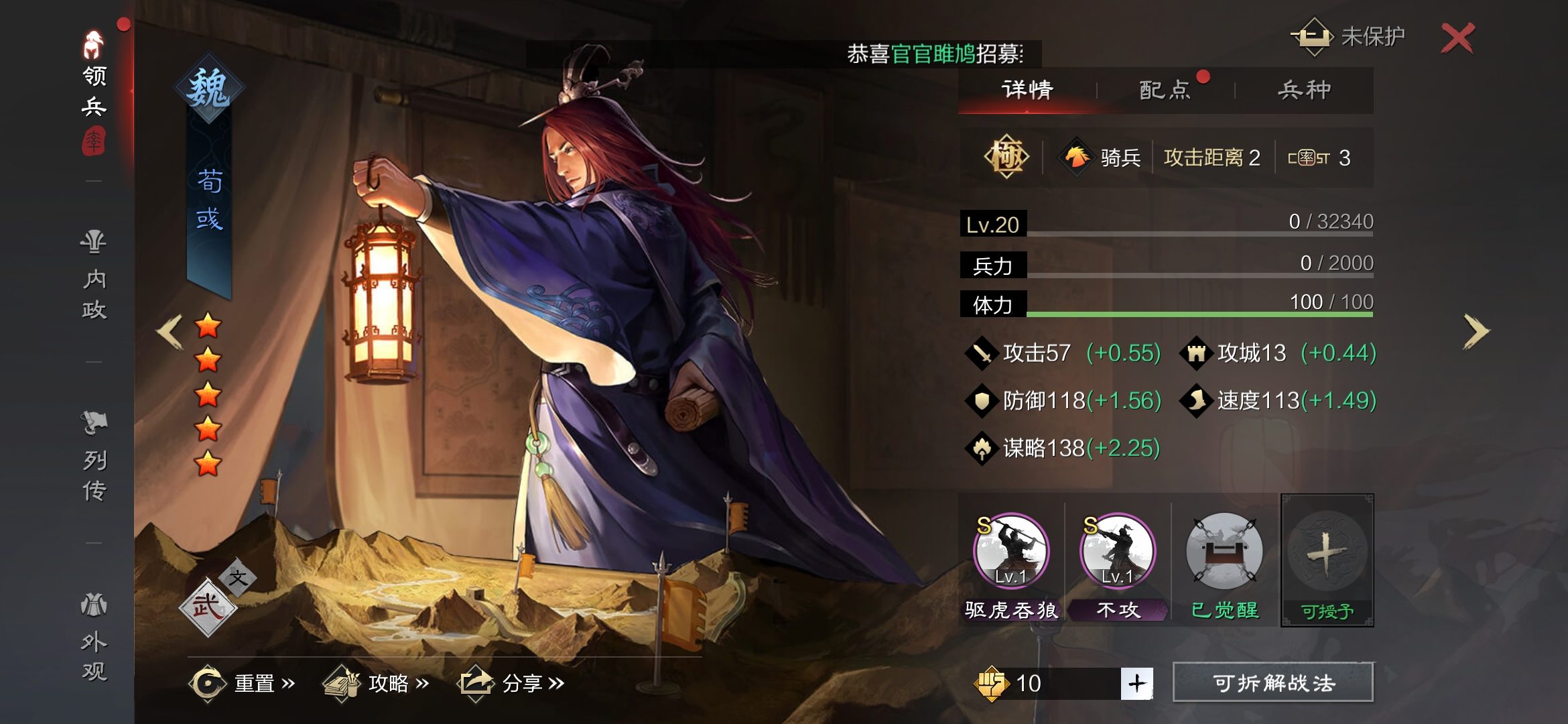Share this hero with 分享

coord(511,683)
